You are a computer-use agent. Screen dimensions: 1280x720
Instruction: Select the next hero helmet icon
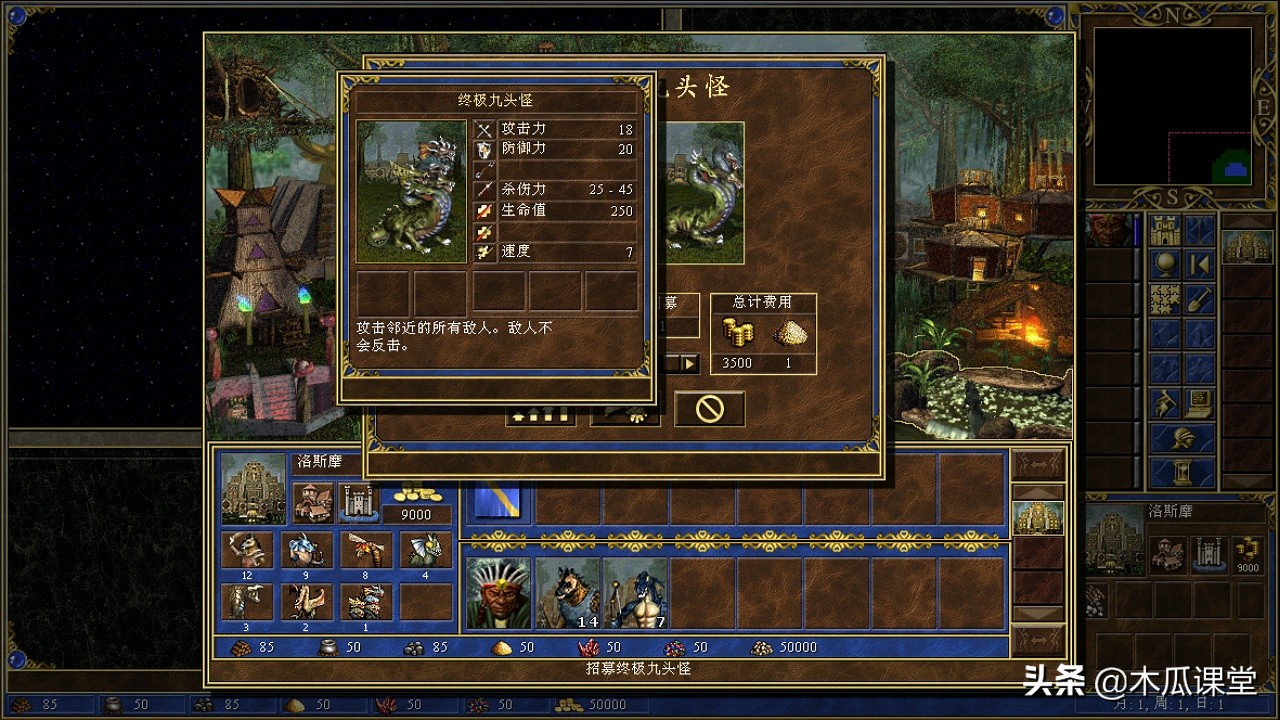click(1185, 437)
